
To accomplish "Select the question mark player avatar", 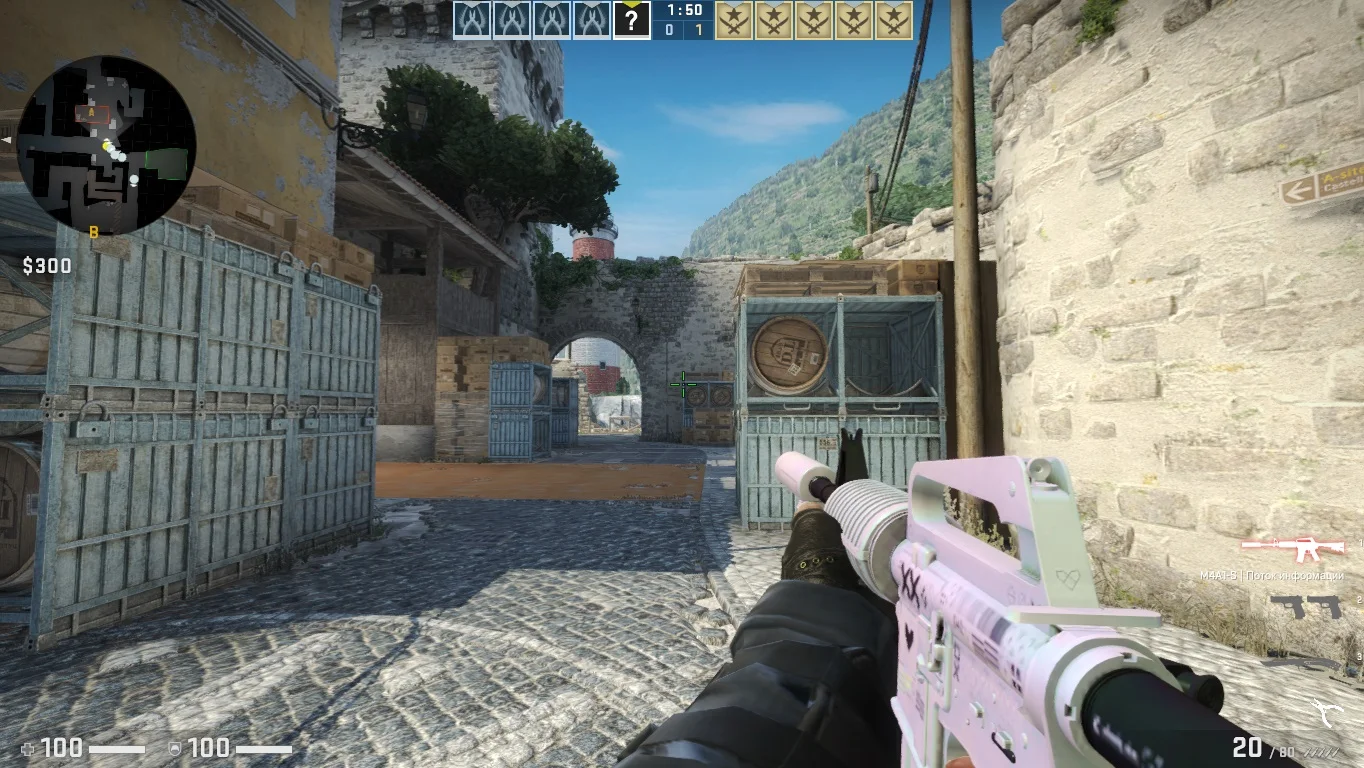I will [x=631, y=20].
